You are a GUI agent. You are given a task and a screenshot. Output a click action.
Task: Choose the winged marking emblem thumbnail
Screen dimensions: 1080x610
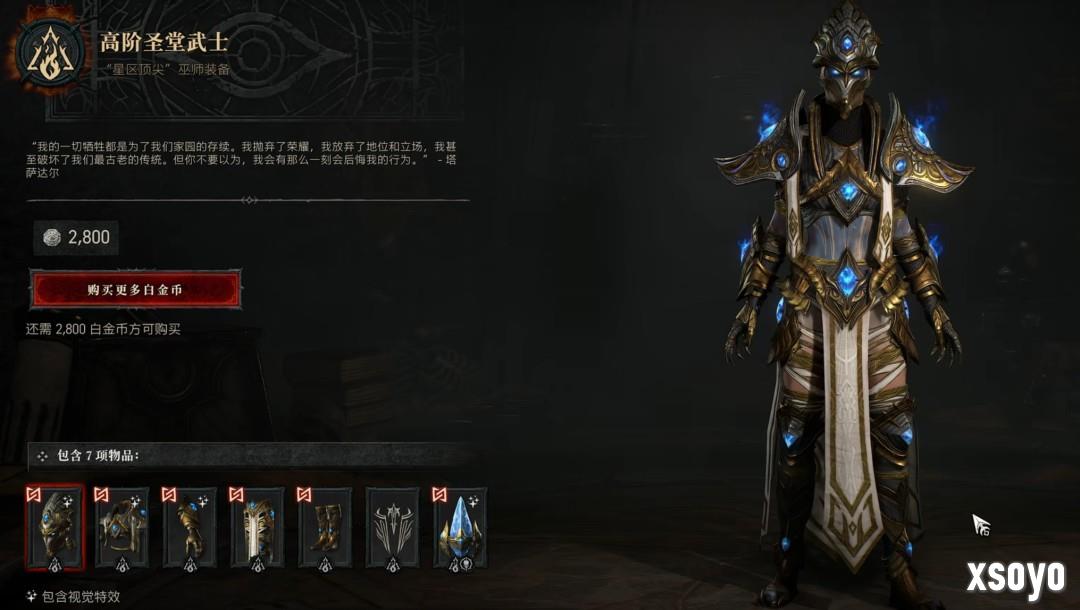392,527
